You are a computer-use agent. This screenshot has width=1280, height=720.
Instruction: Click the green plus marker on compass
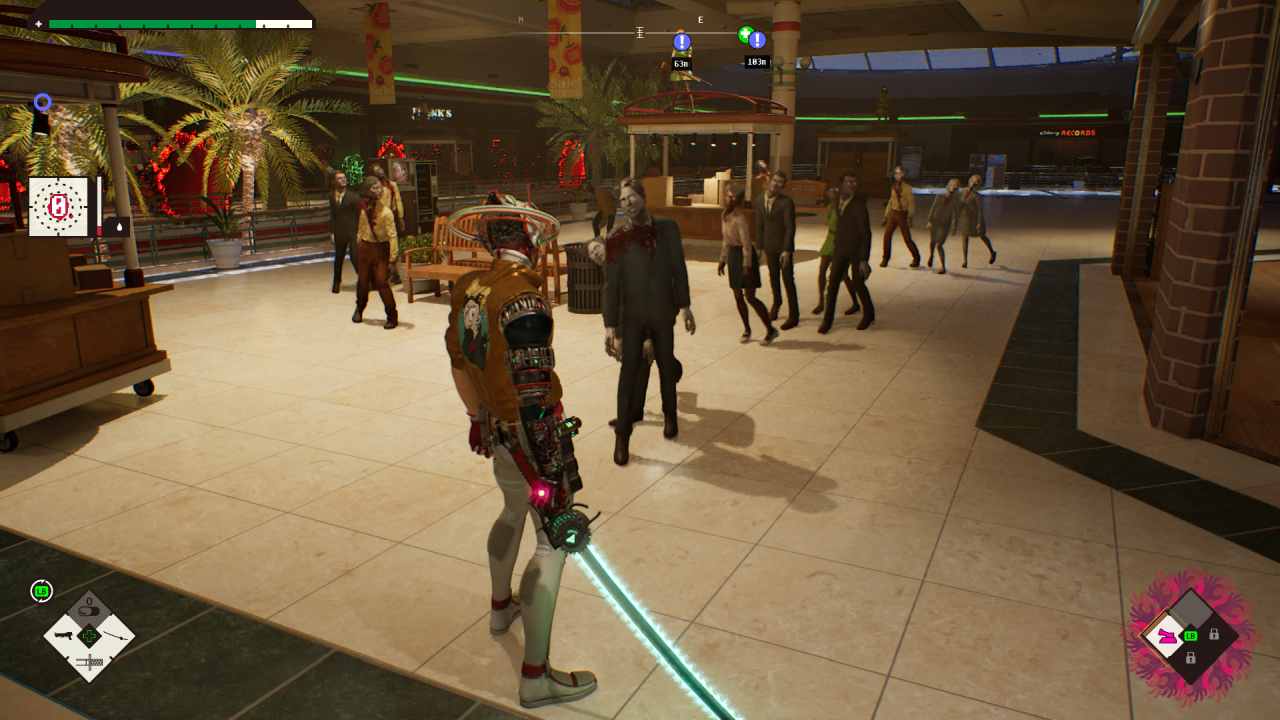[744, 34]
